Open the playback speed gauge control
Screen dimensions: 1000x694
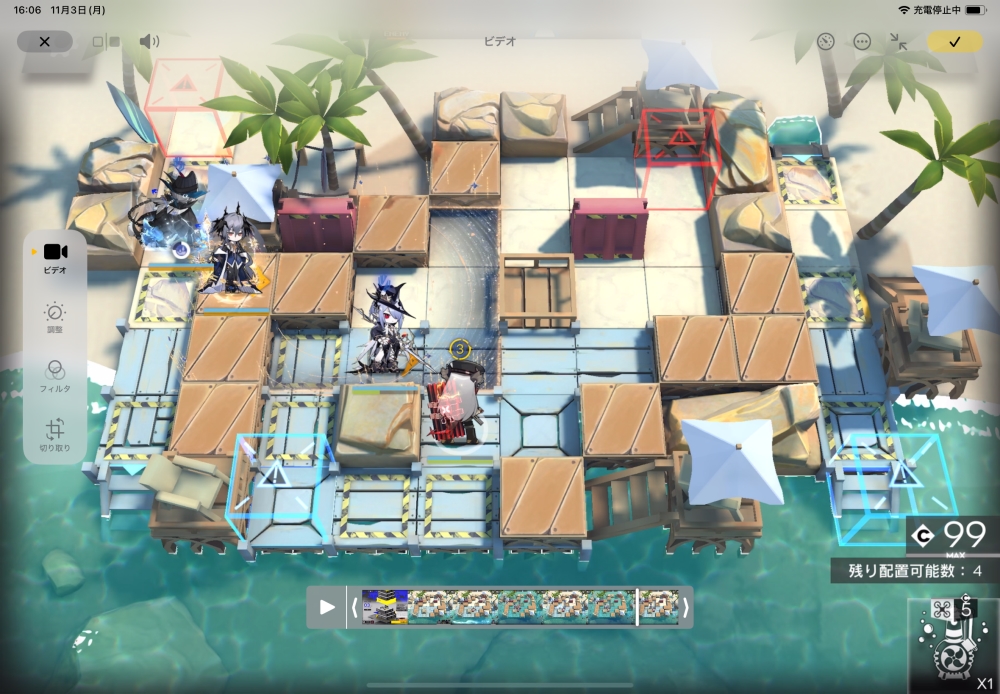click(x=825, y=41)
